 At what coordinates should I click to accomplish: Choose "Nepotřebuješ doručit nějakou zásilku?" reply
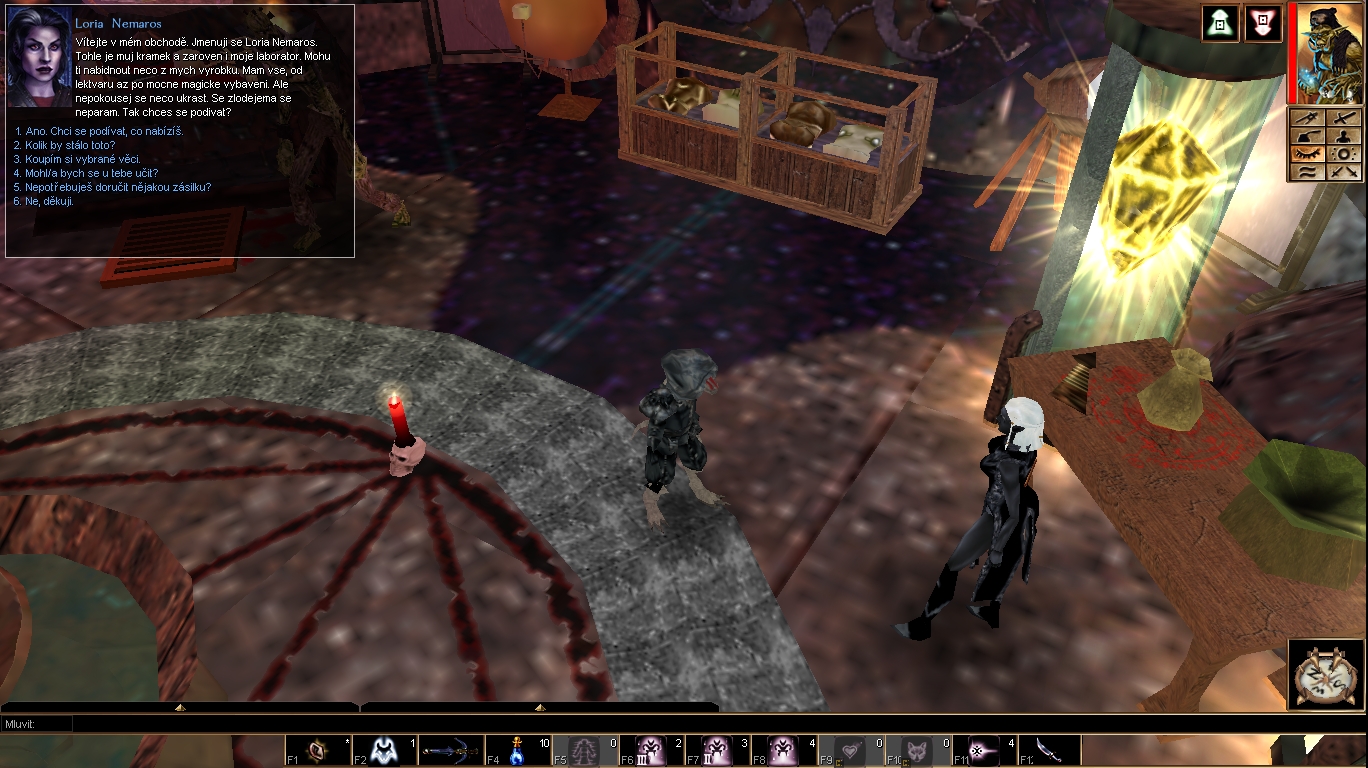pyautogui.click(x=113, y=187)
